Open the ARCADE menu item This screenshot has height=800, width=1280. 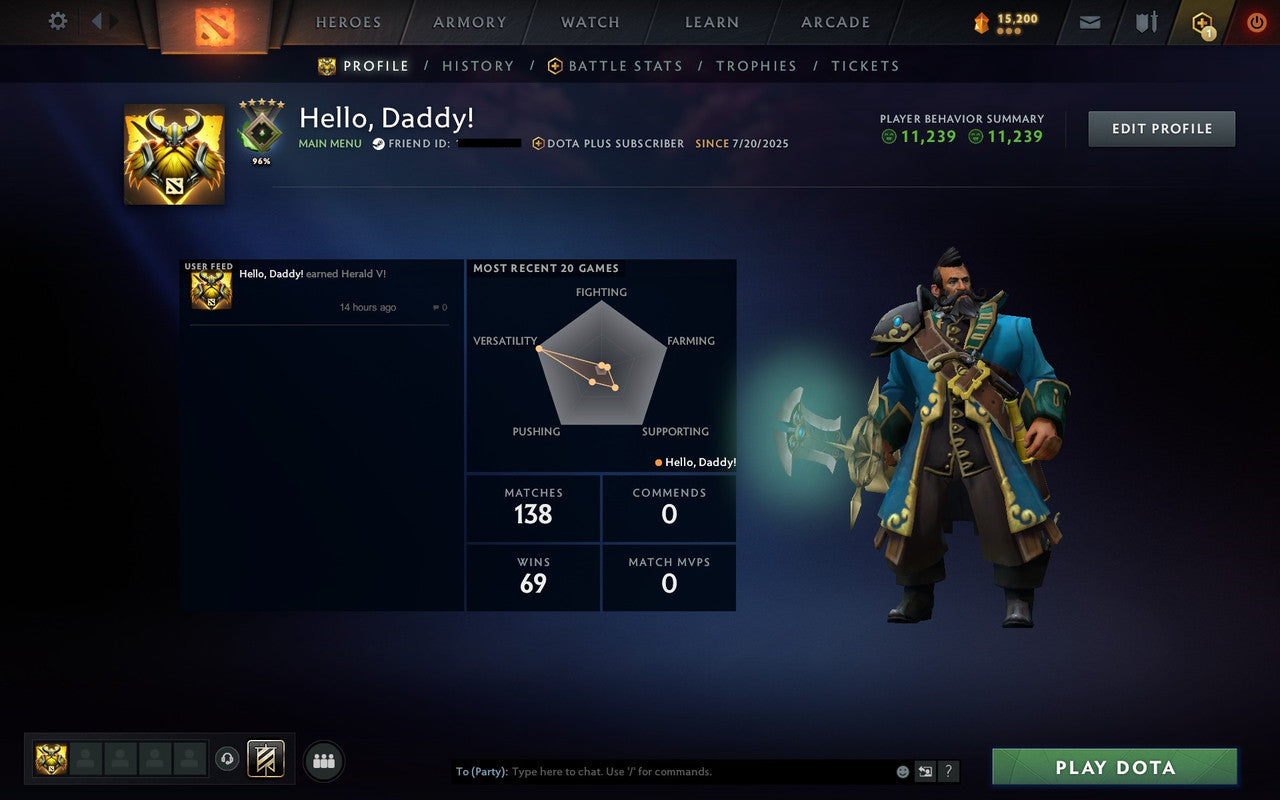pyautogui.click(x=834, y=22)
